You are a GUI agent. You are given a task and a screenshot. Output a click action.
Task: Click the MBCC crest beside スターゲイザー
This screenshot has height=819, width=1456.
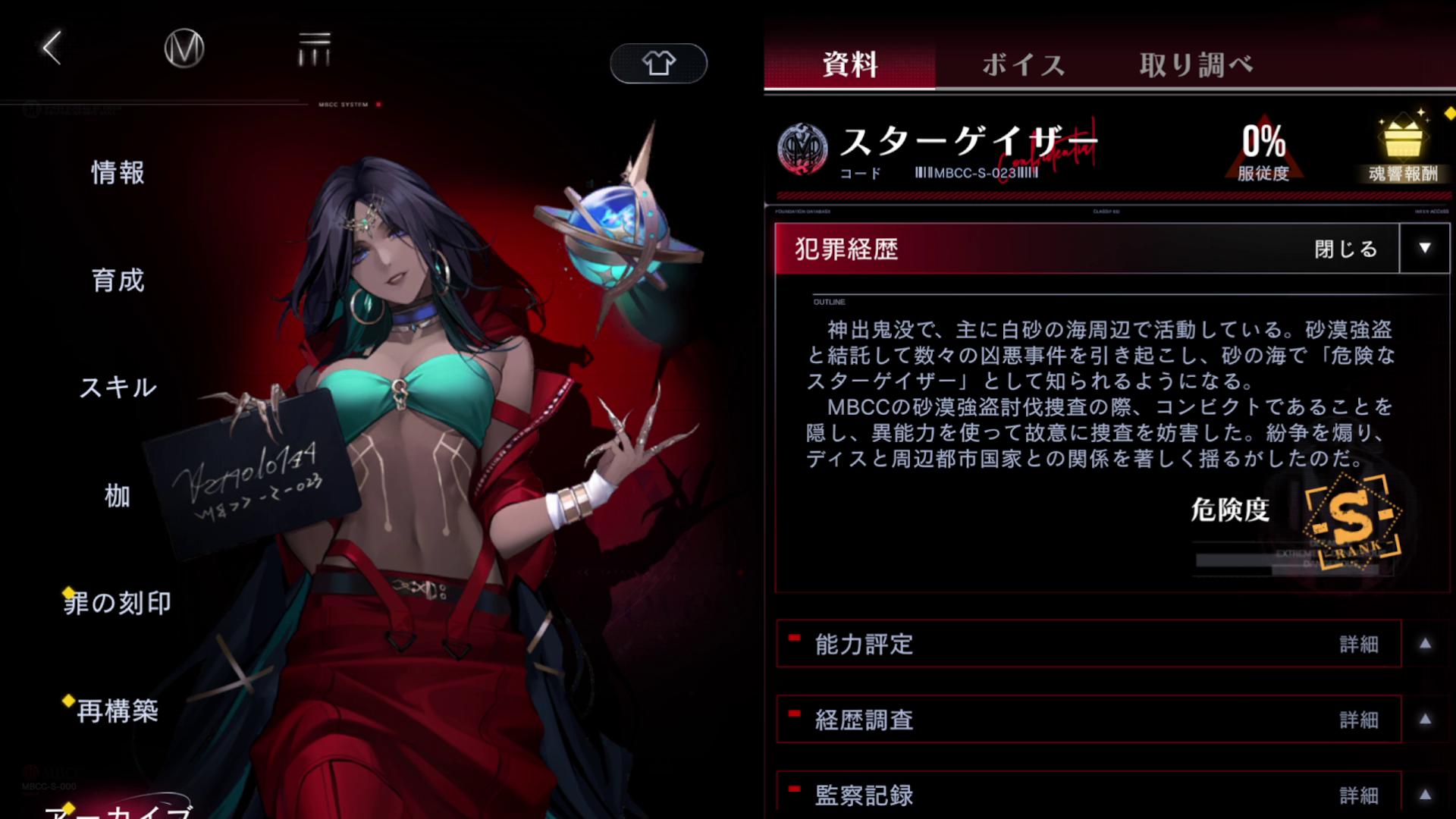pyautogui.click(x=802, y=149)
